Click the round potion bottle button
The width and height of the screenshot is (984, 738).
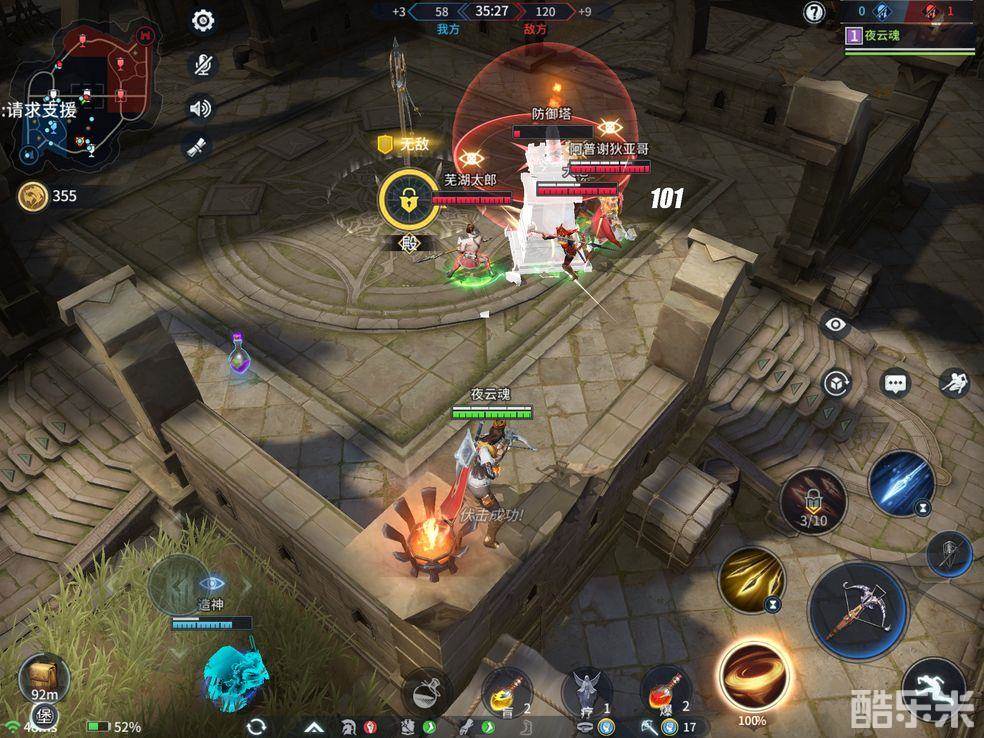(427, 690)
